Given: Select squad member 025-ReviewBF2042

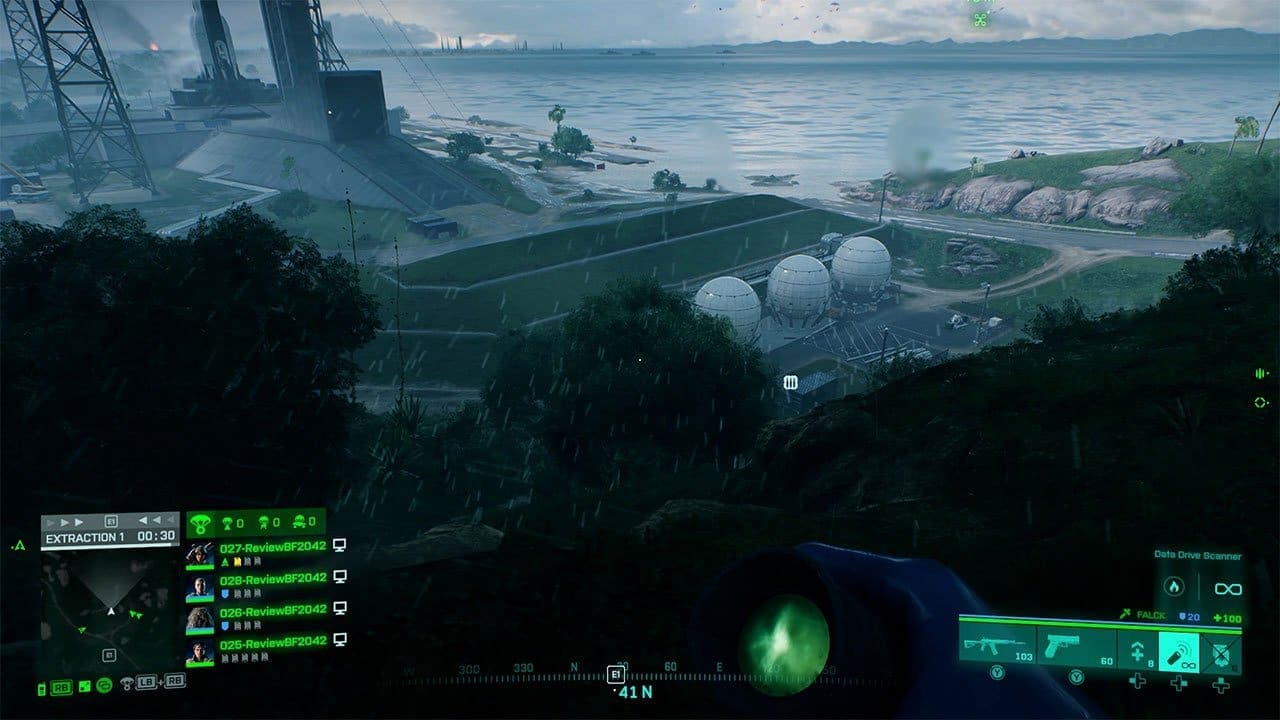Looking at the screenshot, I should coord(272,642).
